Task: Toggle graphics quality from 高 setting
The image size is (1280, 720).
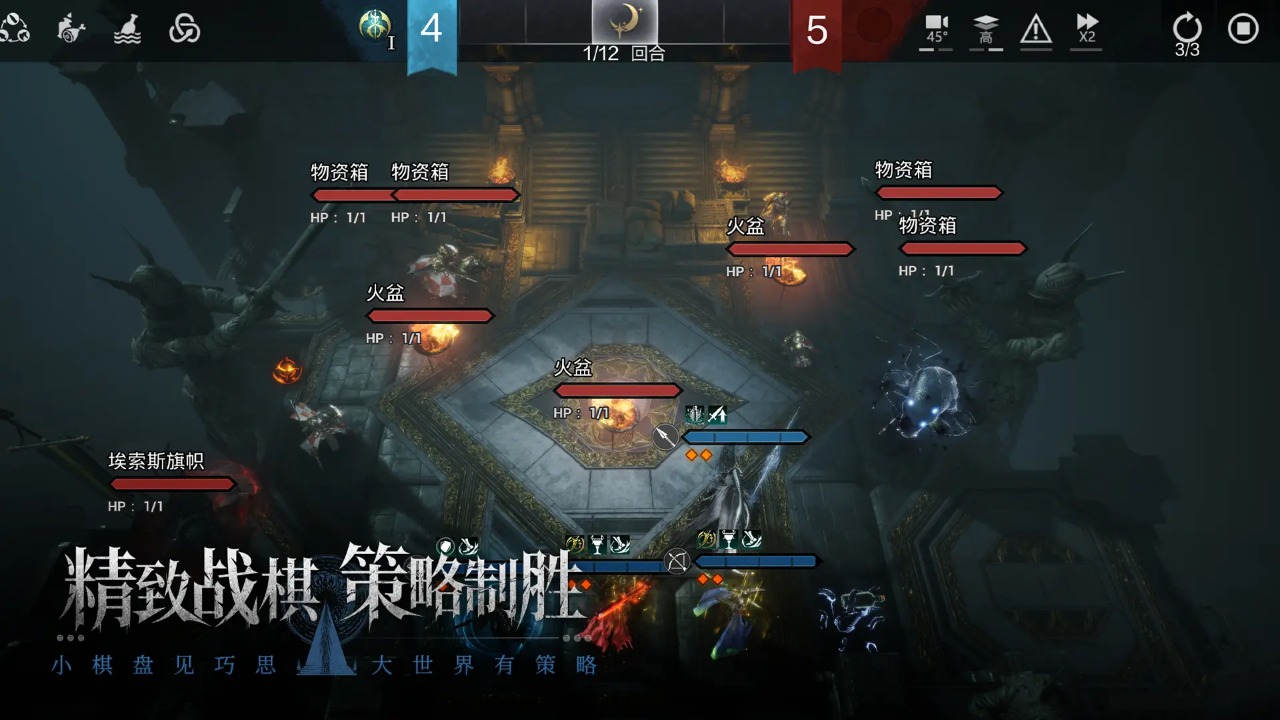Action: [x=986, y=30]
